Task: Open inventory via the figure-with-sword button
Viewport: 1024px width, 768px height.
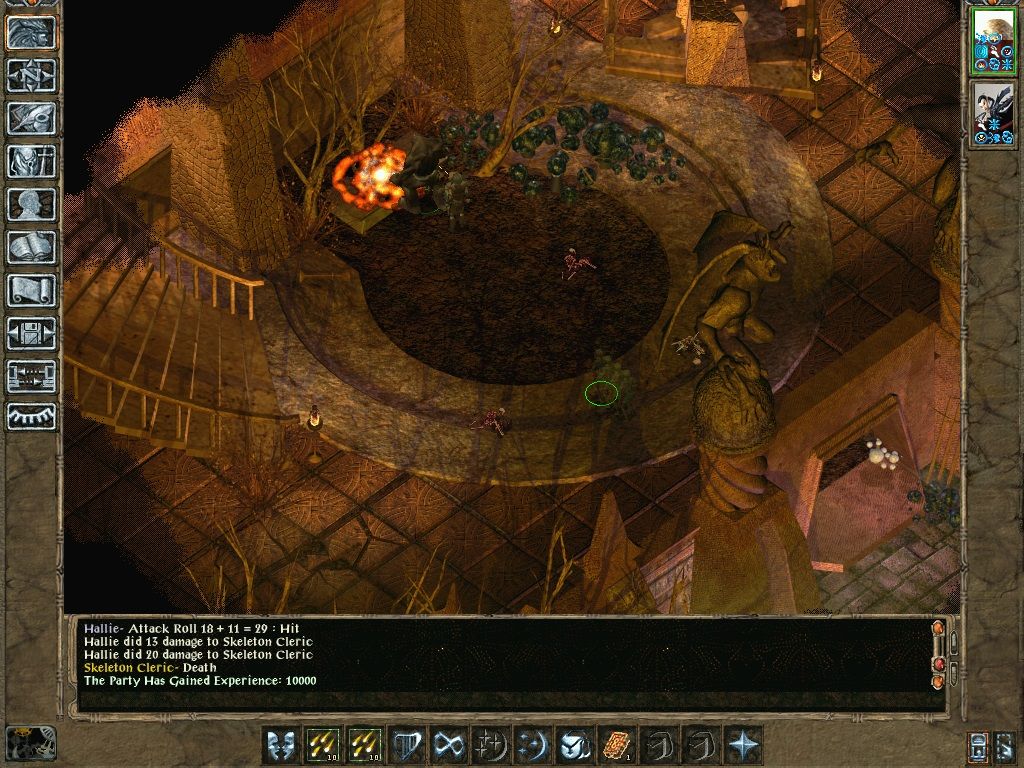Action: coord(31,161)
